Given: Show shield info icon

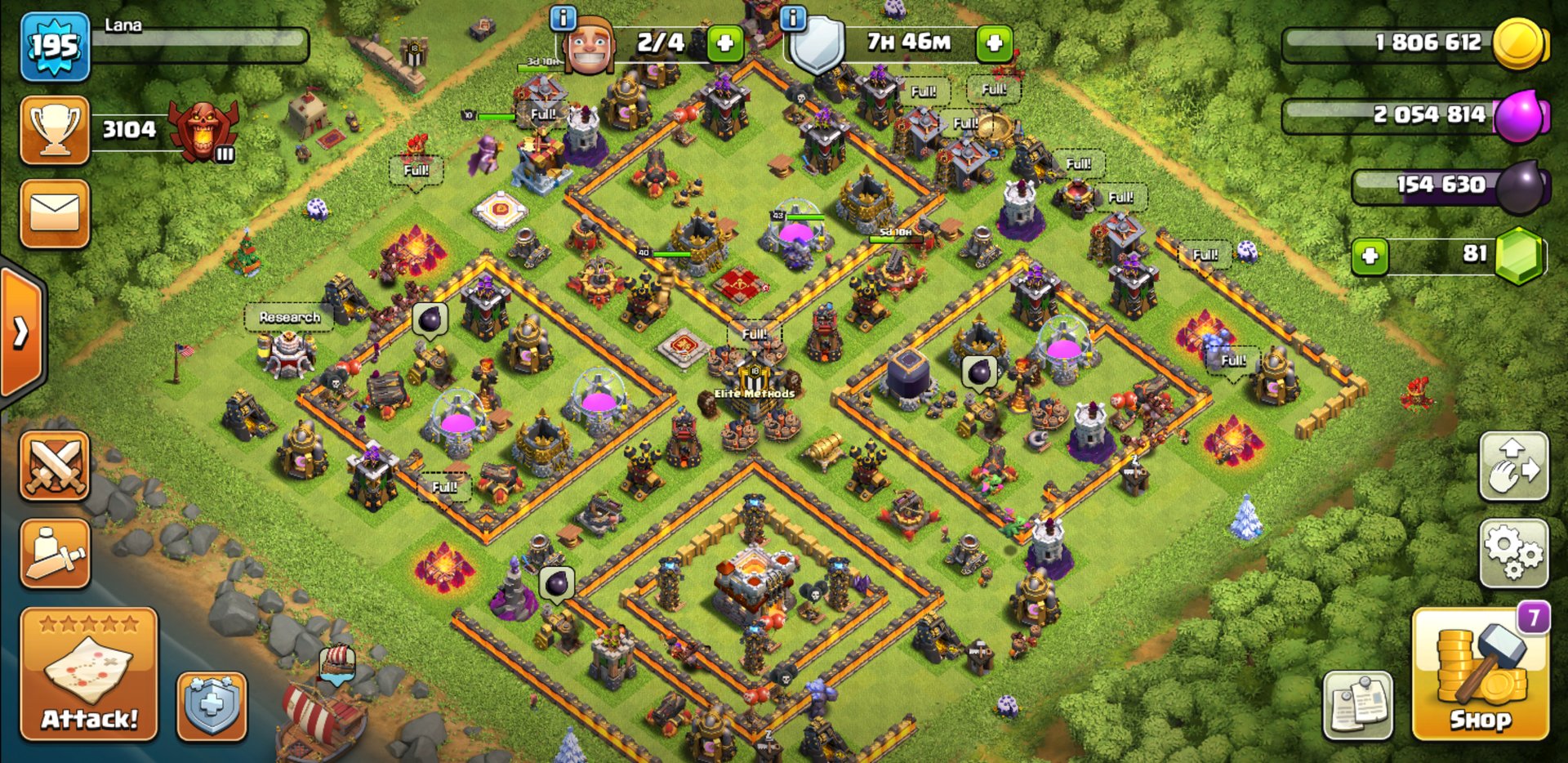Looking at the screenshot, I should click(793, 17).
